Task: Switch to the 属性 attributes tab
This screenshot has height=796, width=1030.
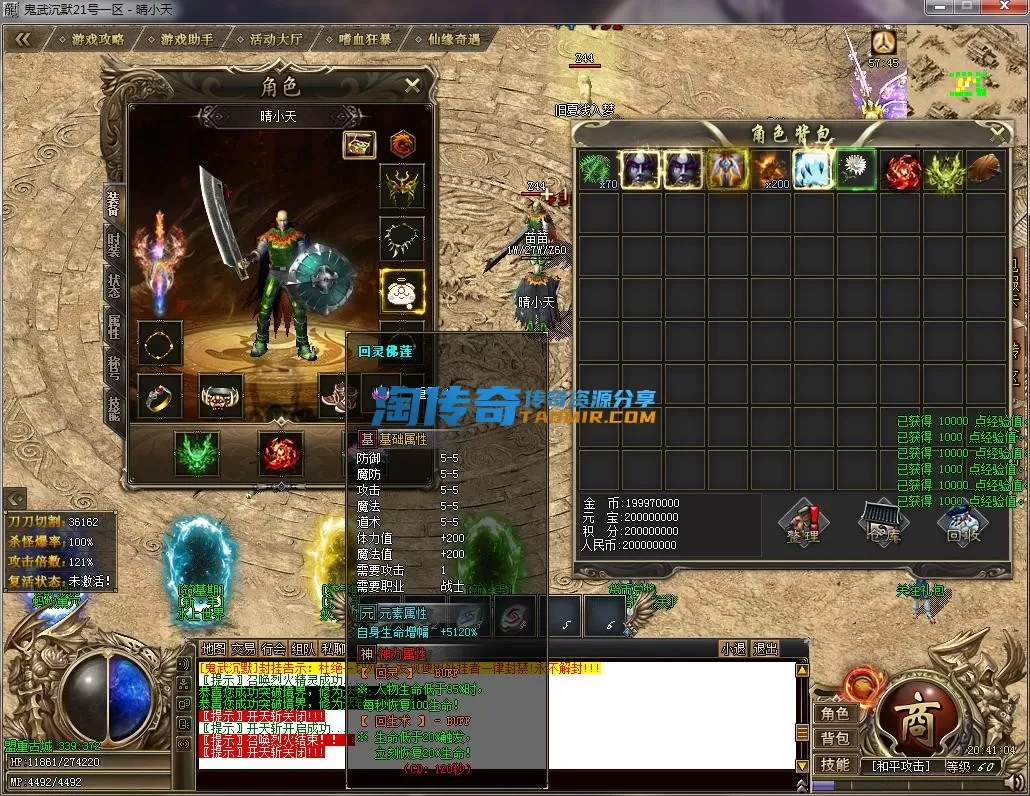Action: click(x=114, y=327)
